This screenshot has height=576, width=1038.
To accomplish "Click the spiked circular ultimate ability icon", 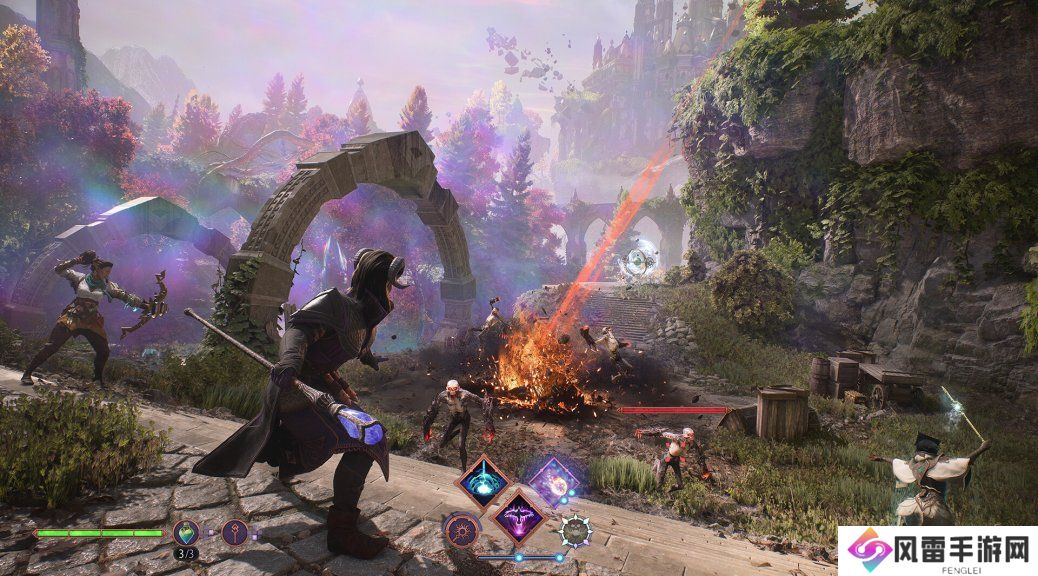I will pyautogui.click(x=575, y=530).
